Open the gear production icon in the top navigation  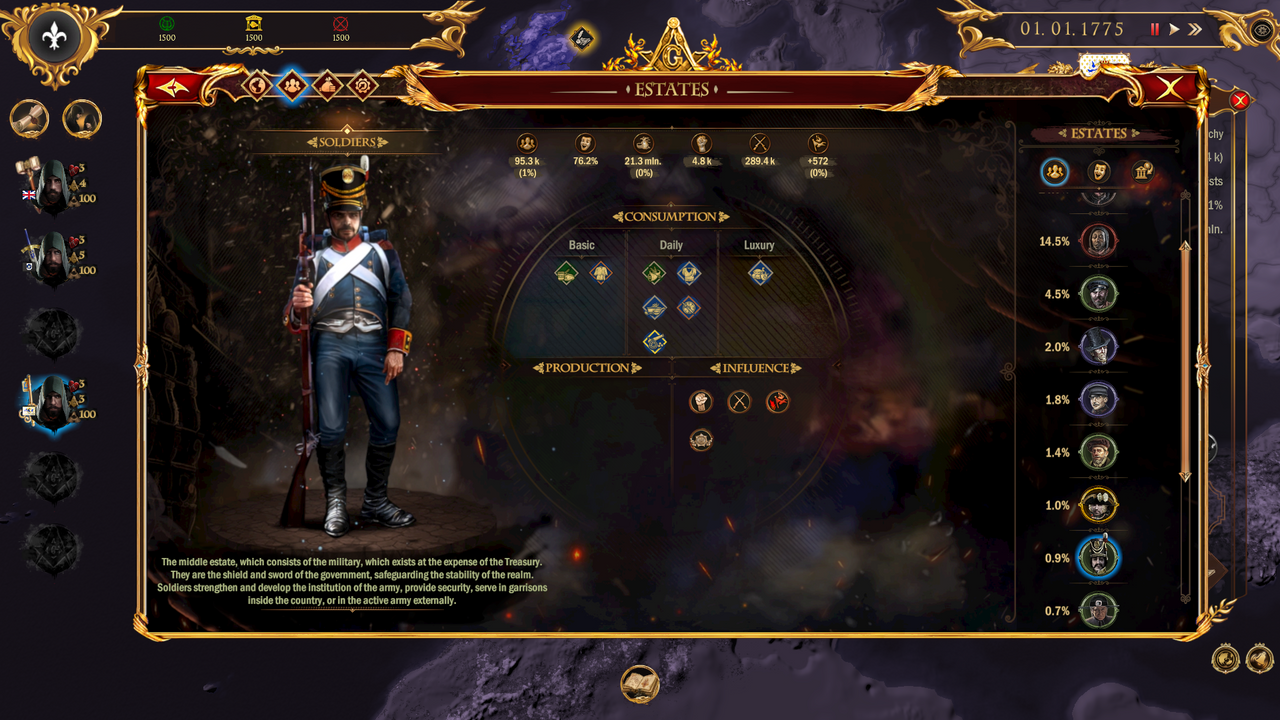[363, 86]
